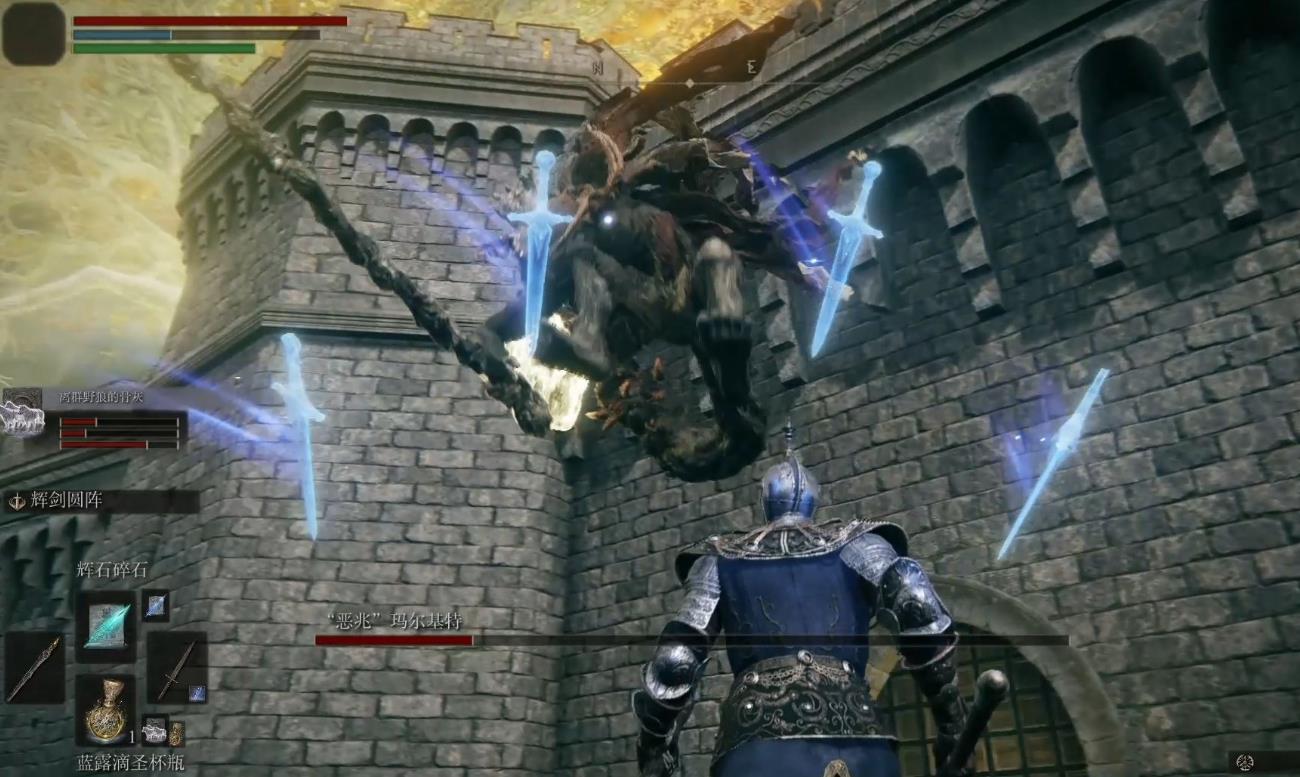The height and width of the screenshot is (777, 1300).
Task: Click the runes counter icon
Action: click(x=1246, y=762)
